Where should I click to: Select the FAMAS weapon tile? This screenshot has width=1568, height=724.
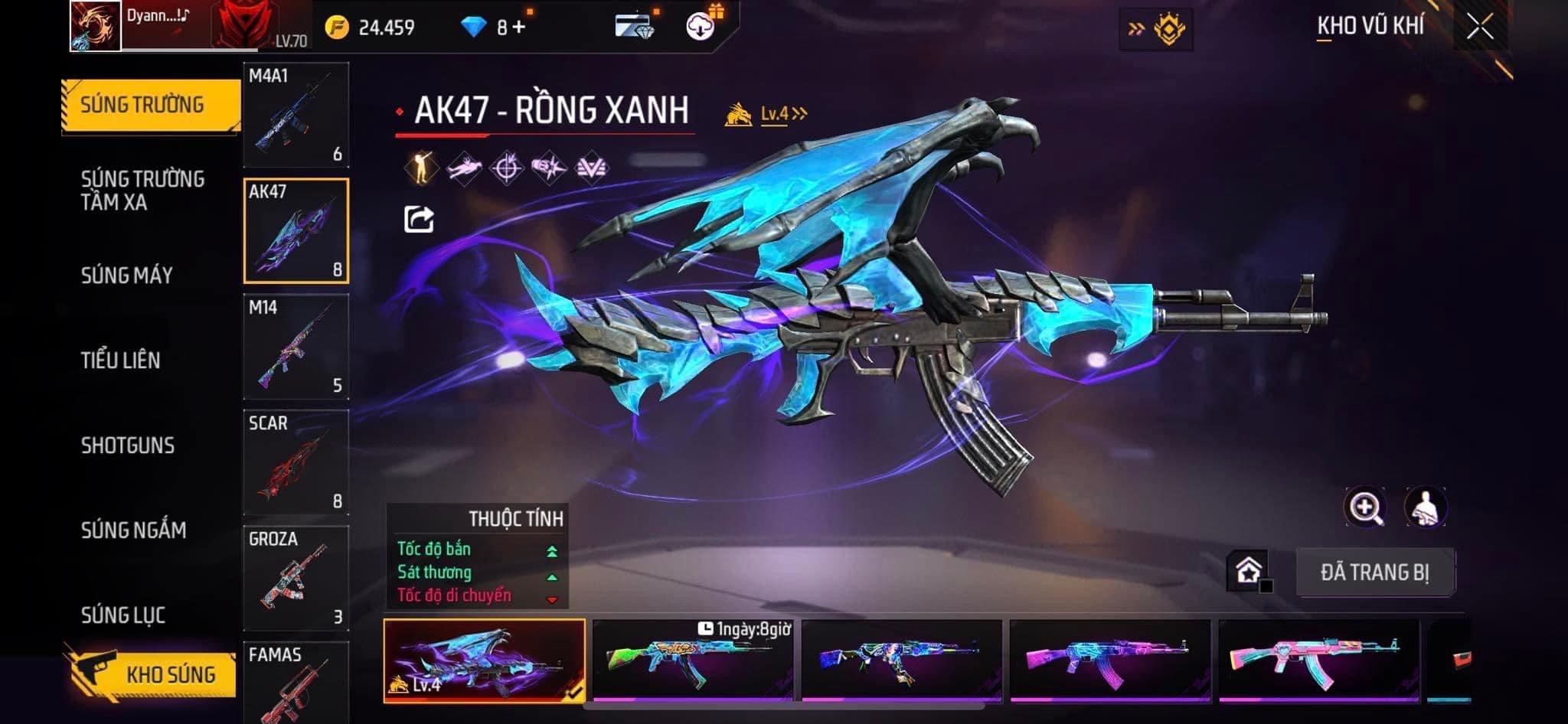(x=296, y=681)
